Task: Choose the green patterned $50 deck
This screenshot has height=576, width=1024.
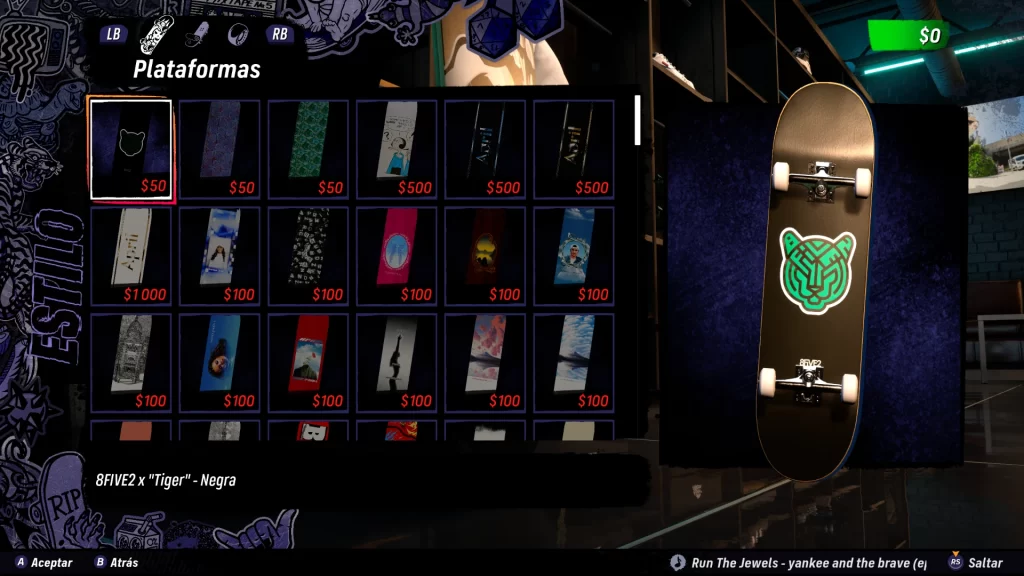Action: click(x=308, y=149)
